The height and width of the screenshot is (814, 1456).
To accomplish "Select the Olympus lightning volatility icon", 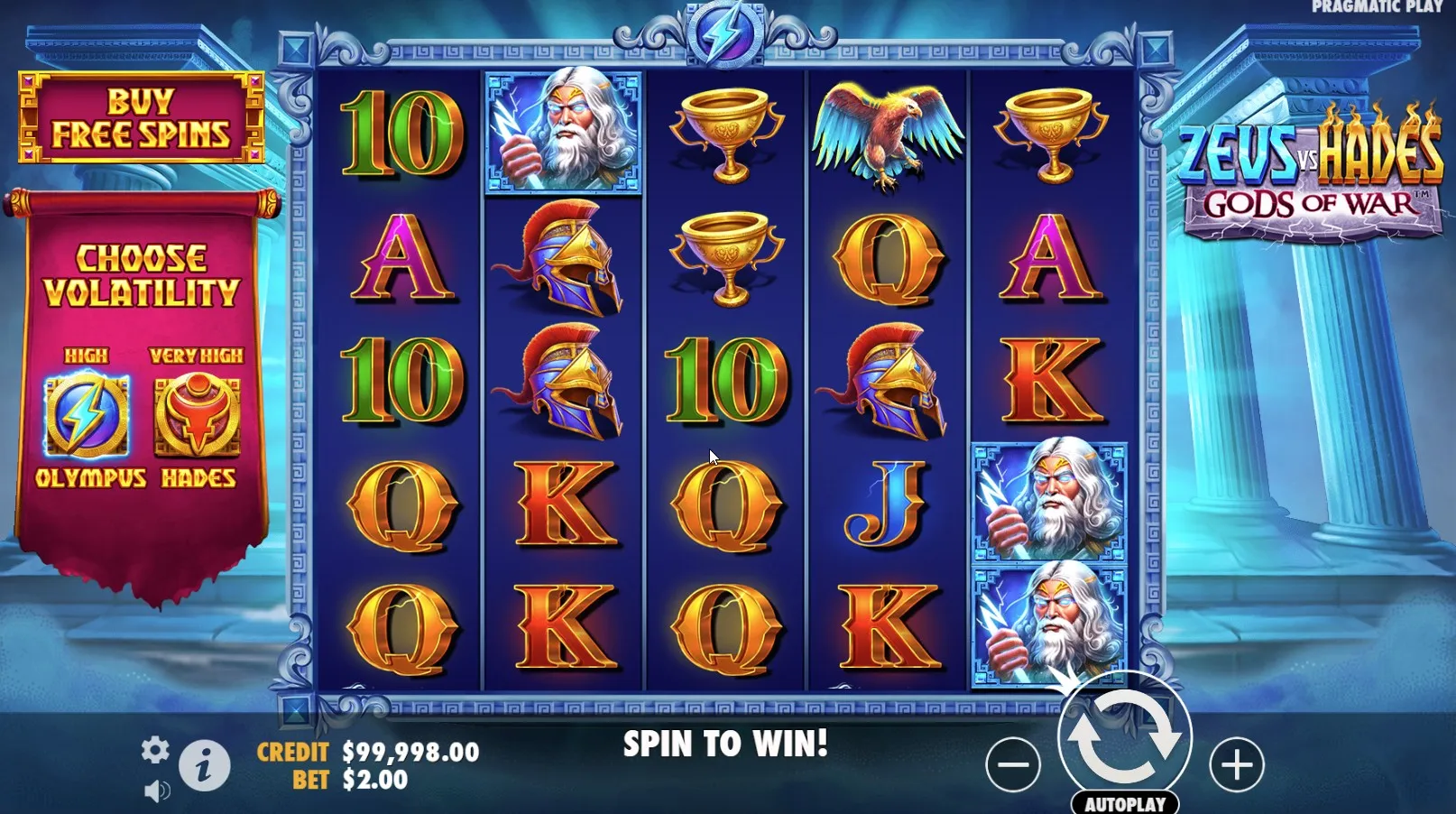I will [86, 415].
